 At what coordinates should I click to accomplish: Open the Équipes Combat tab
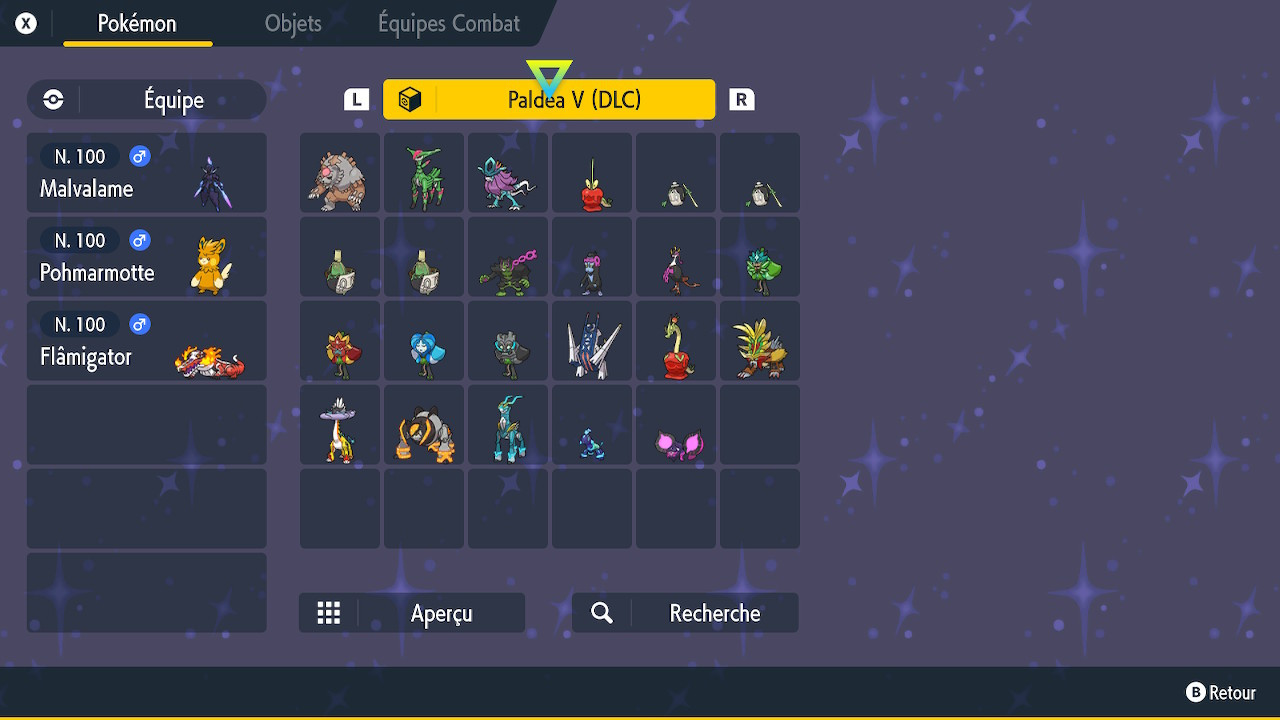pos(449,24)
